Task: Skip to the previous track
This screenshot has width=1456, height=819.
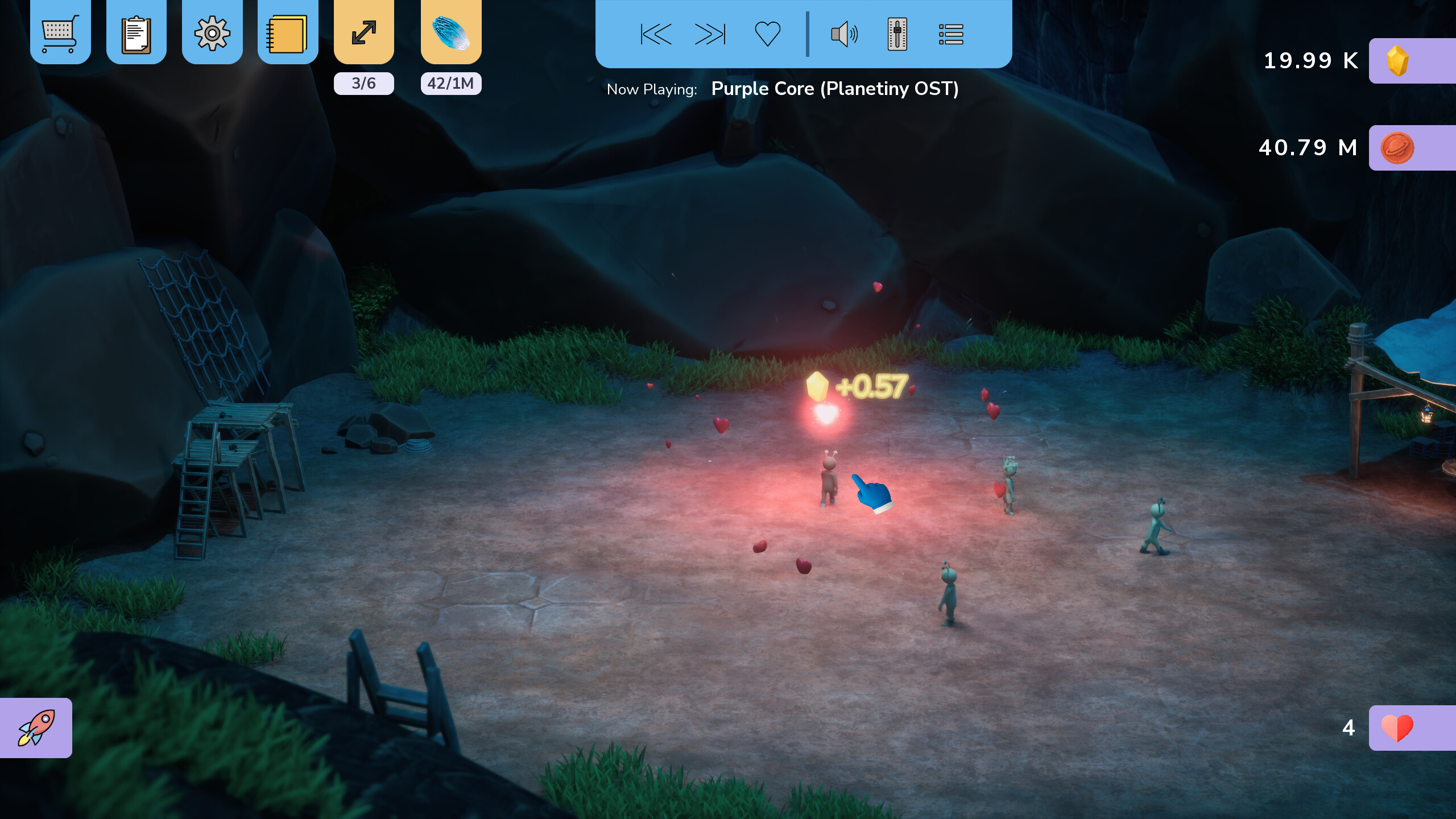Action: (655, 34)
